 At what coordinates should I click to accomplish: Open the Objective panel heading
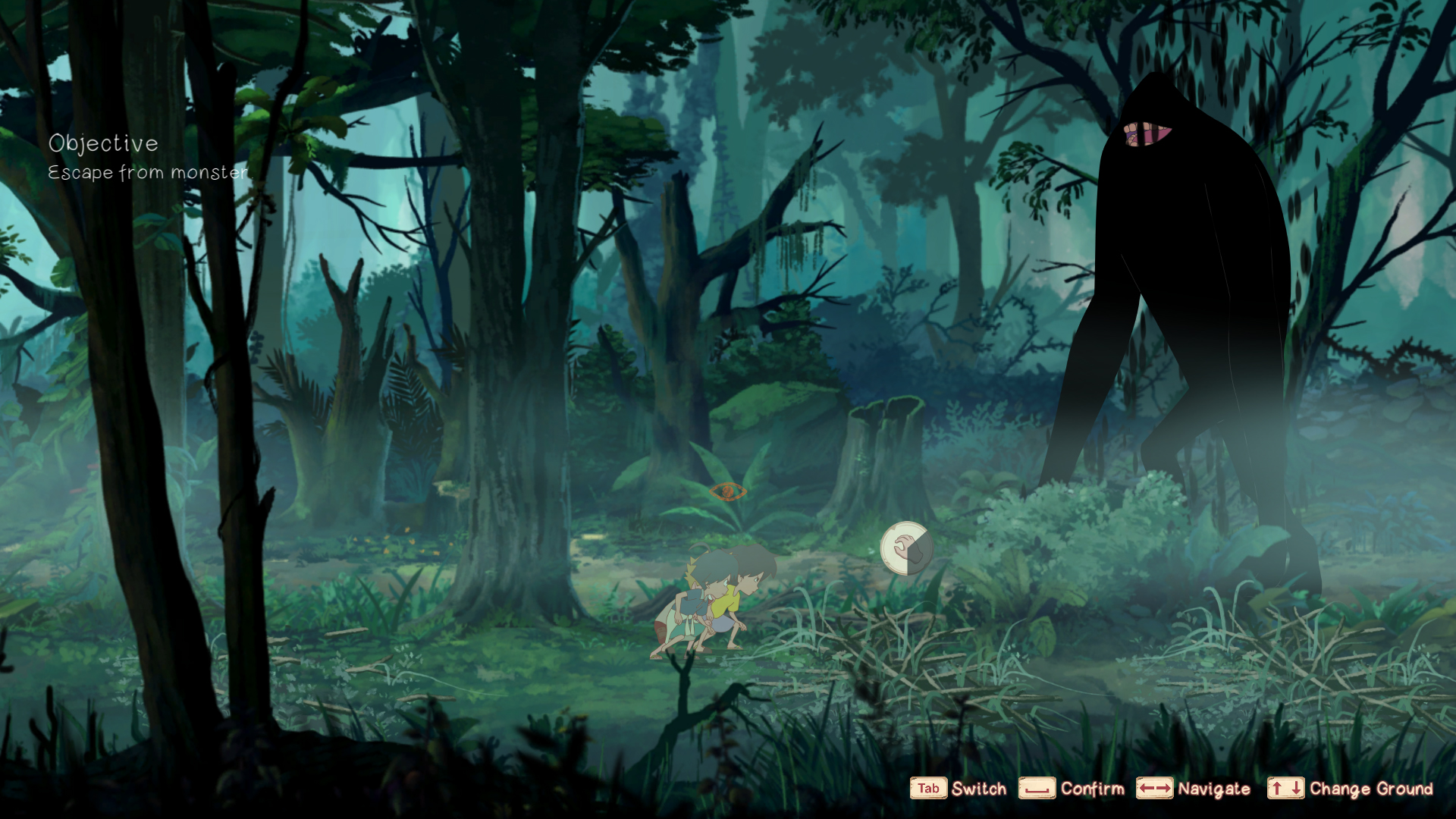click(x=104, y=143)
